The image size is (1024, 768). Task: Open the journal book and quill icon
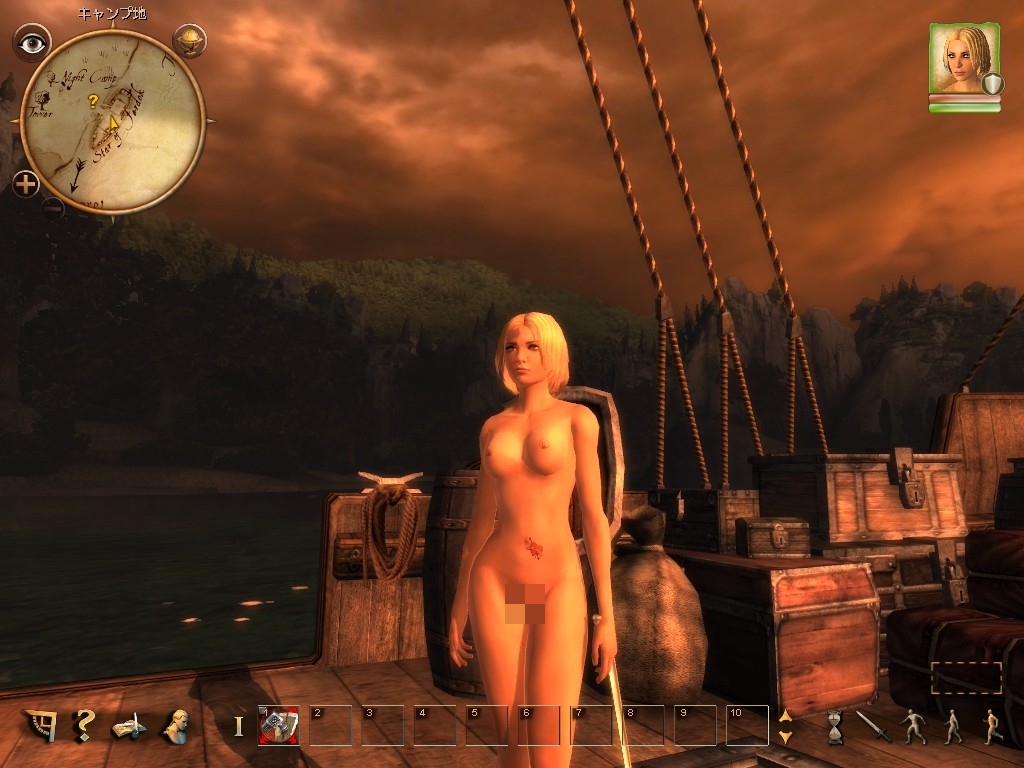(131, 726)
